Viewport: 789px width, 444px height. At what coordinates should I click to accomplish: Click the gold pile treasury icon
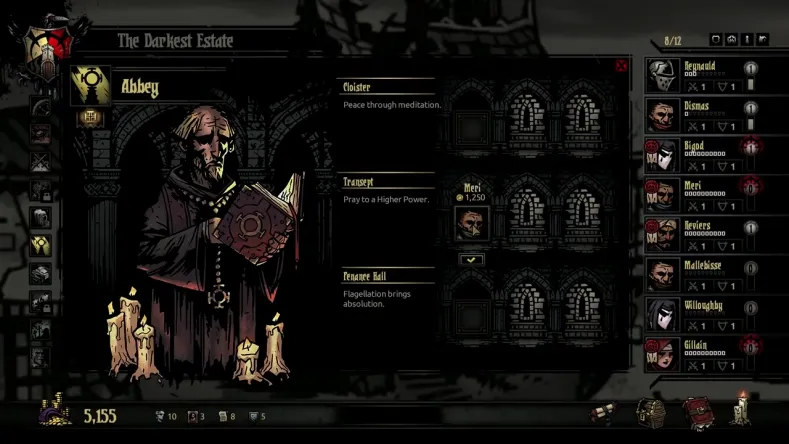[55, 412]
